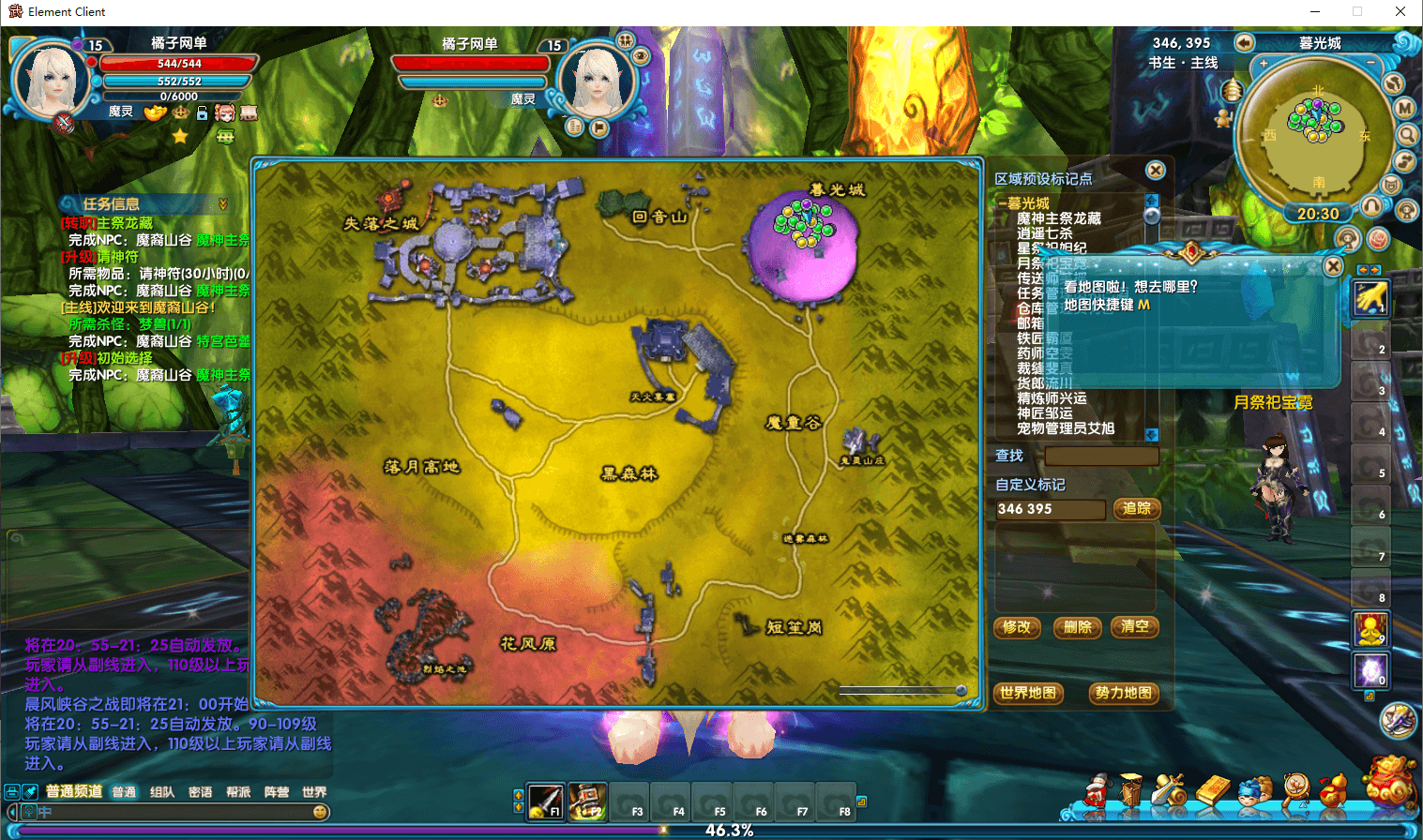Activate the F1 sword skill slot
1423x840 pixels.
point(545,802)
